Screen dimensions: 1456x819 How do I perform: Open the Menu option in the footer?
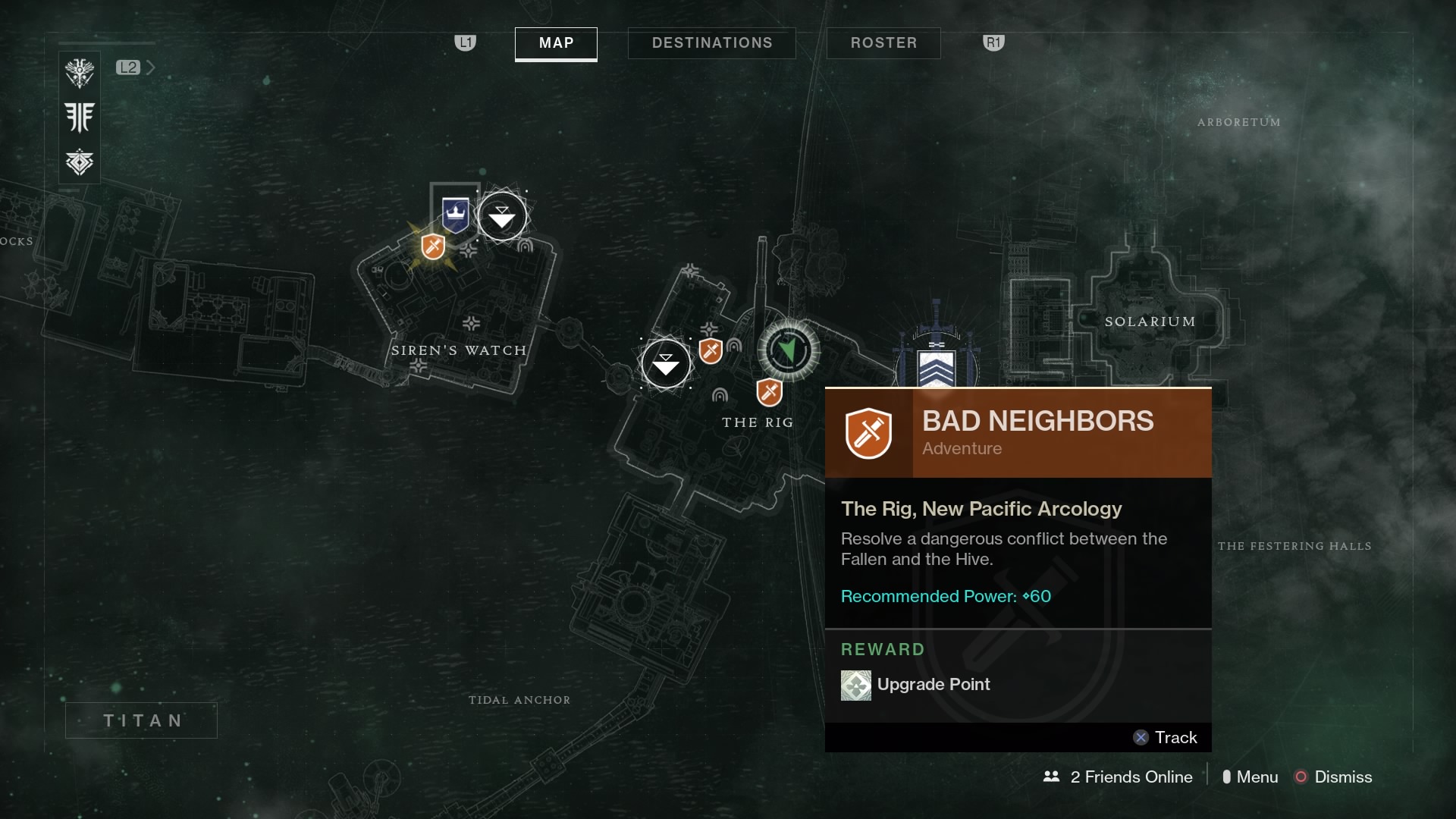point(1250,777)
